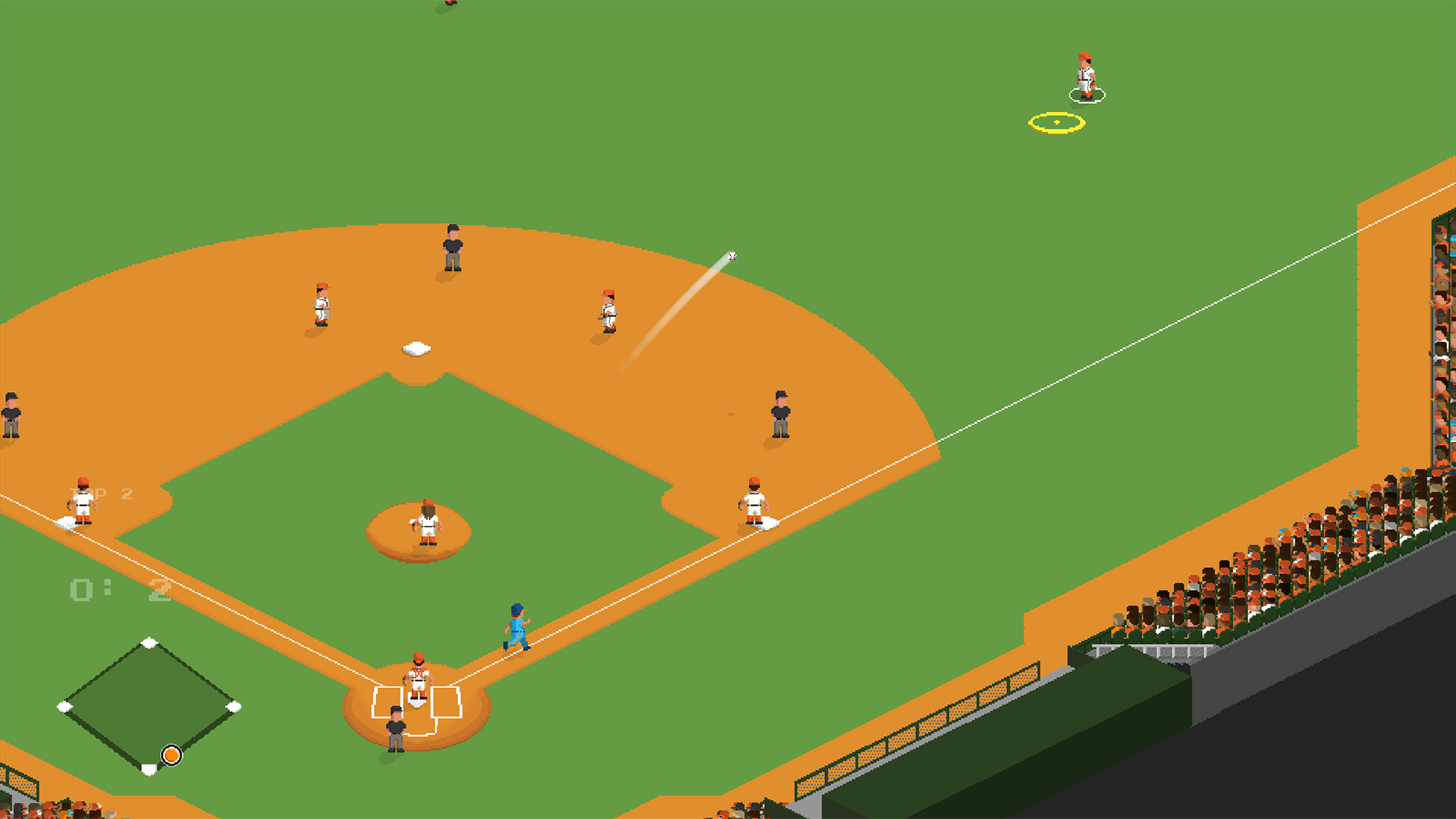
Task: Select the orange runner marker on the diamond
Action: coord(171,755)
